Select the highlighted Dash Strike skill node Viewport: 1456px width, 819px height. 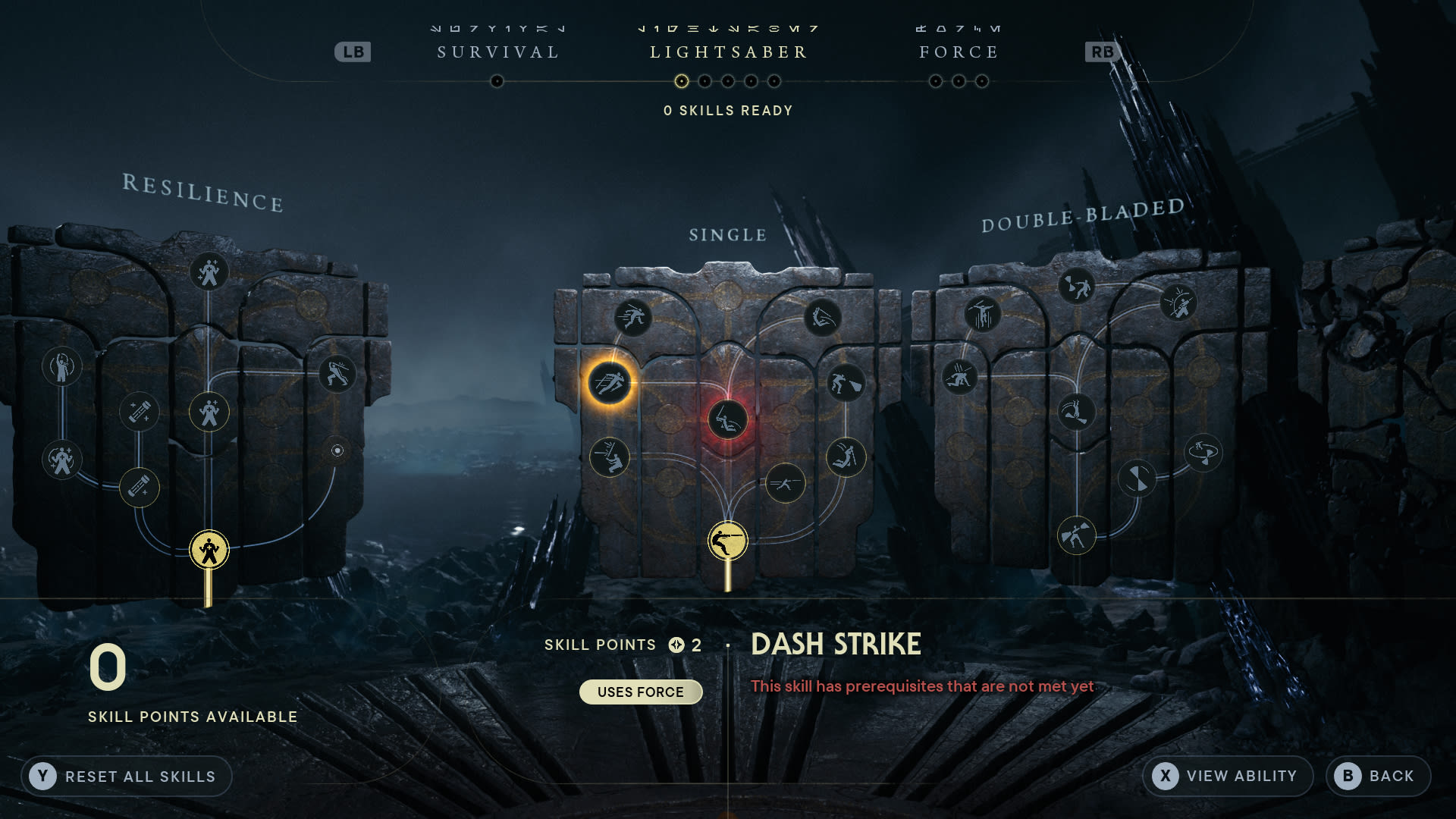609,383
